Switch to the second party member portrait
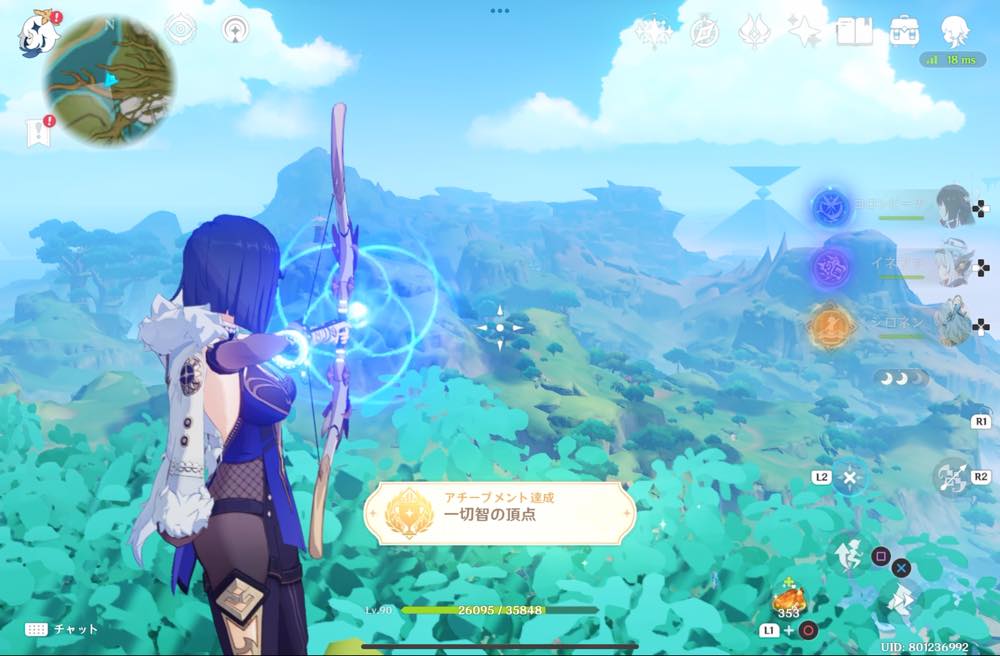The image size is (1000, 656). point(955,264)
